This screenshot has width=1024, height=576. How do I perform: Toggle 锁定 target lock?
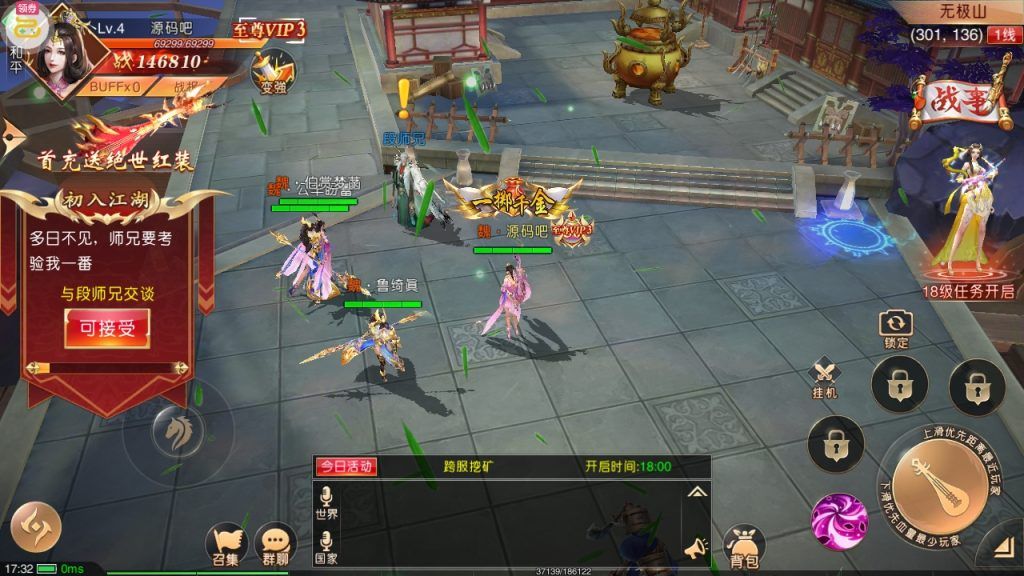(896, 328)
